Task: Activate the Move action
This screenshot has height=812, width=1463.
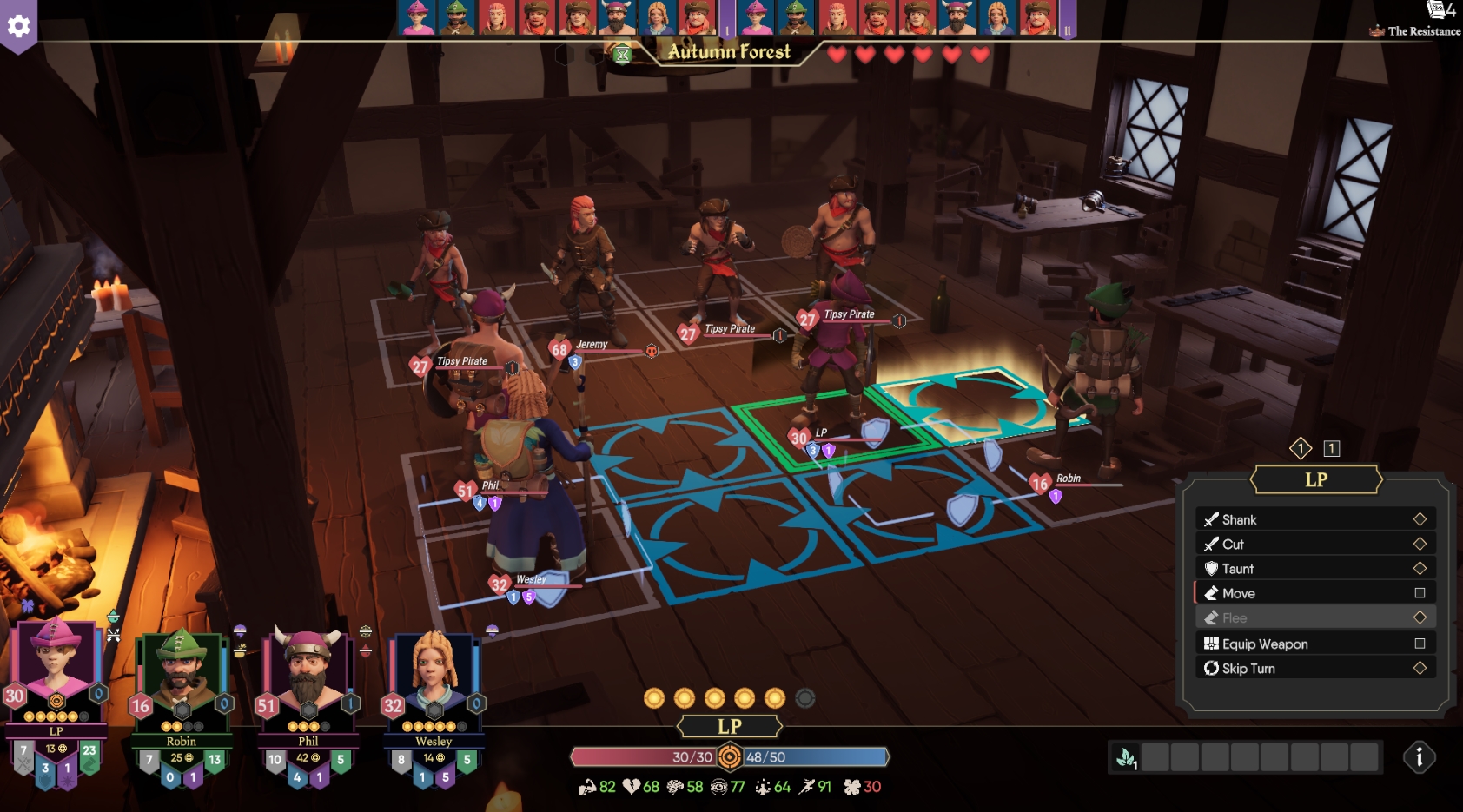Action: pyautogui.click(x=1239, y=593)
